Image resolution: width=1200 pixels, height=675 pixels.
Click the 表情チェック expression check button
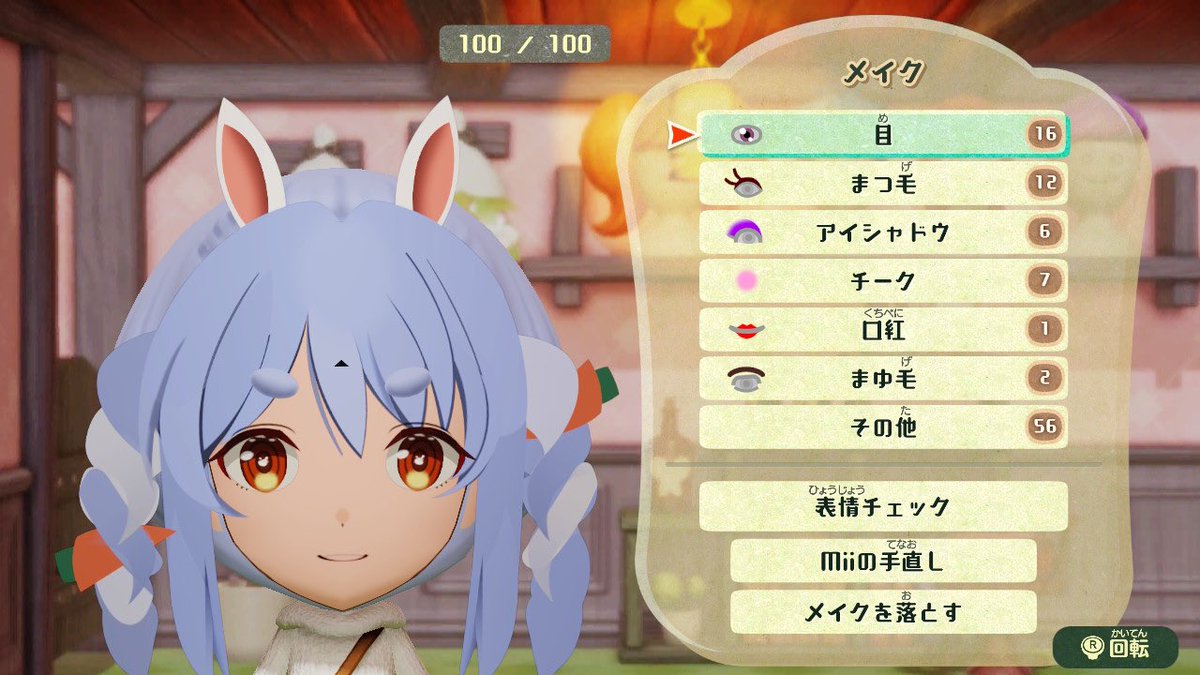883,506
